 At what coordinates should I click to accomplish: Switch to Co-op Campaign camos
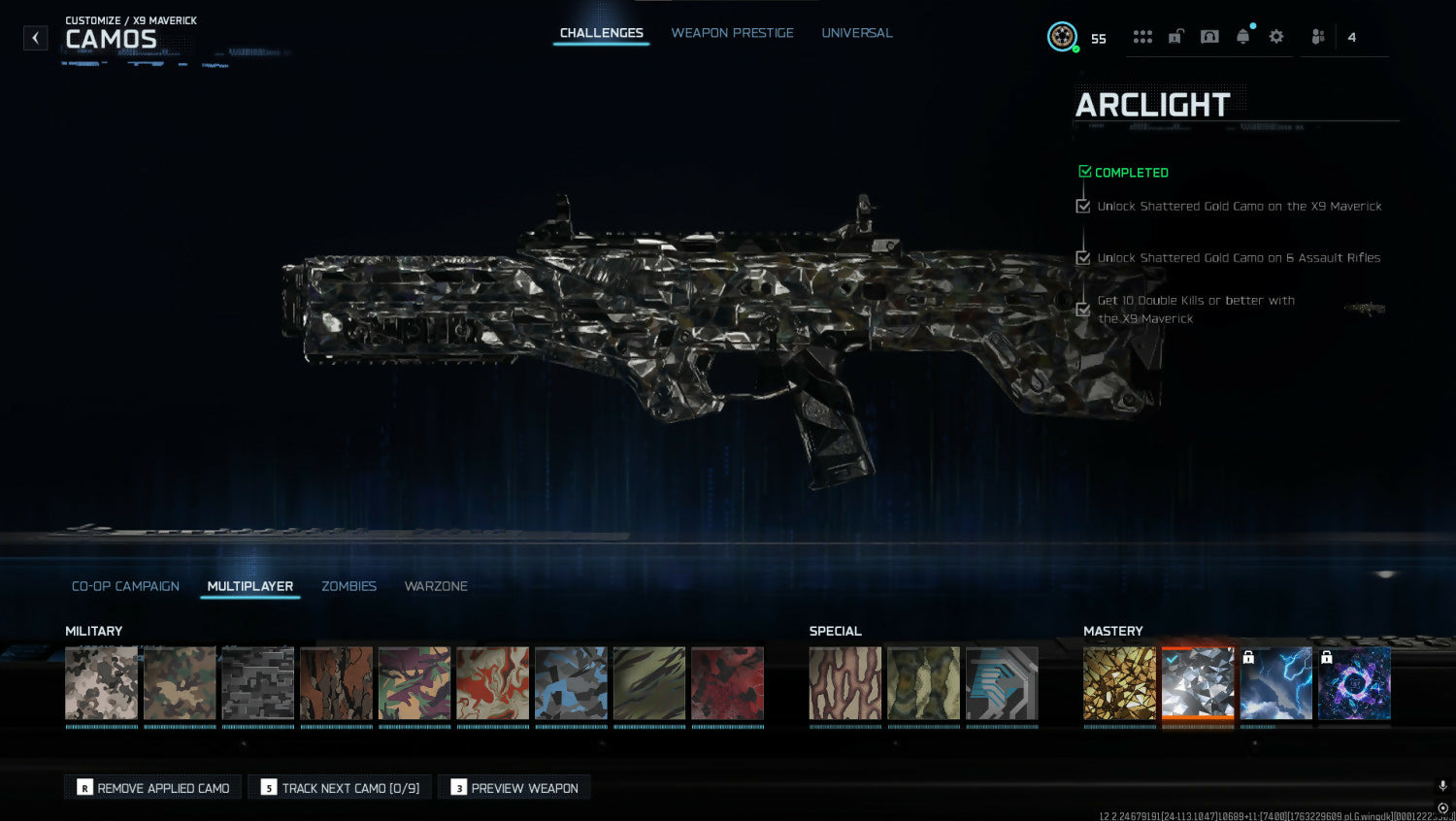click(125, 586)
